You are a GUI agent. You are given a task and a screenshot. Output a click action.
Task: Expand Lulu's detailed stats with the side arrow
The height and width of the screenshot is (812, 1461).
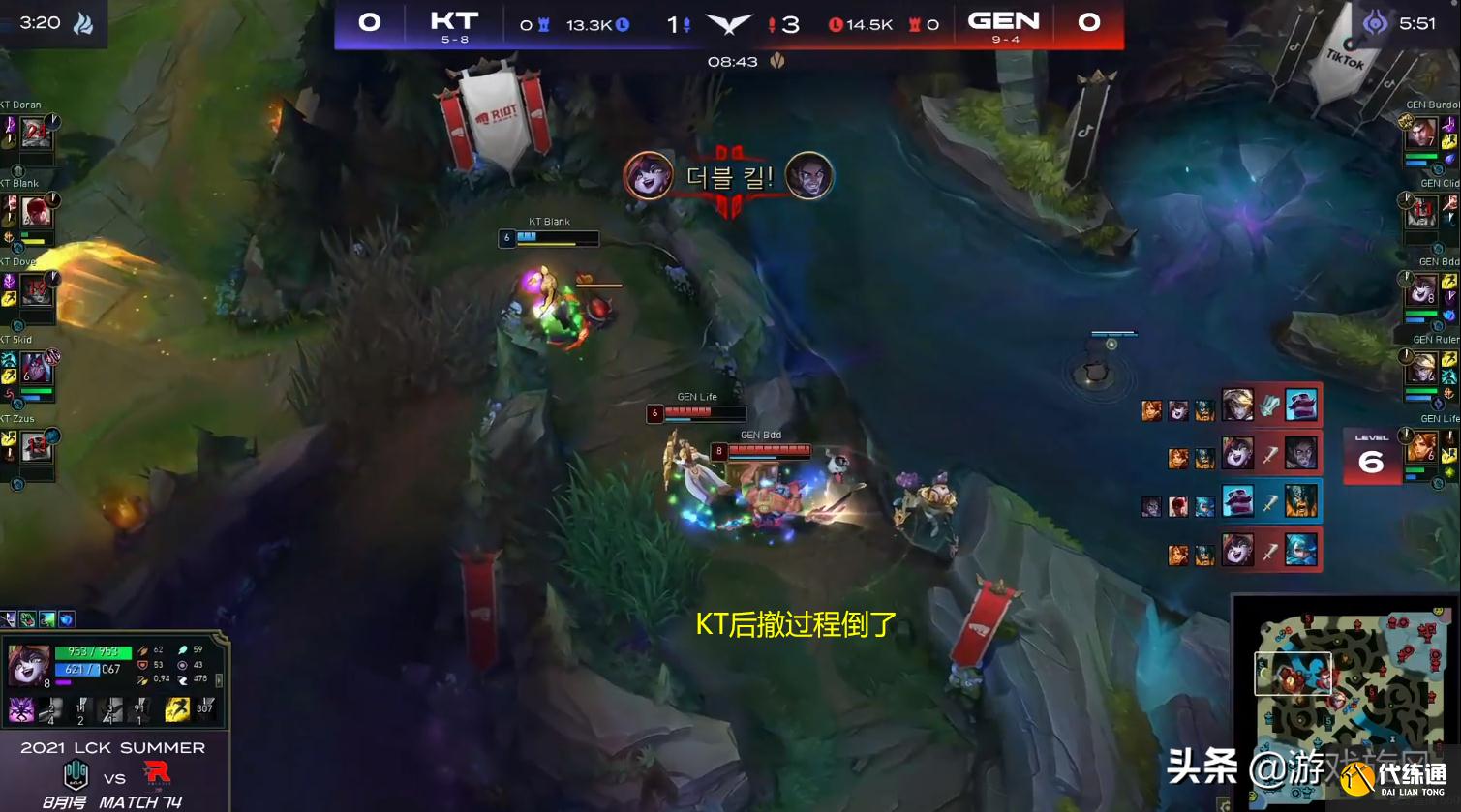(x=219, y=680)
